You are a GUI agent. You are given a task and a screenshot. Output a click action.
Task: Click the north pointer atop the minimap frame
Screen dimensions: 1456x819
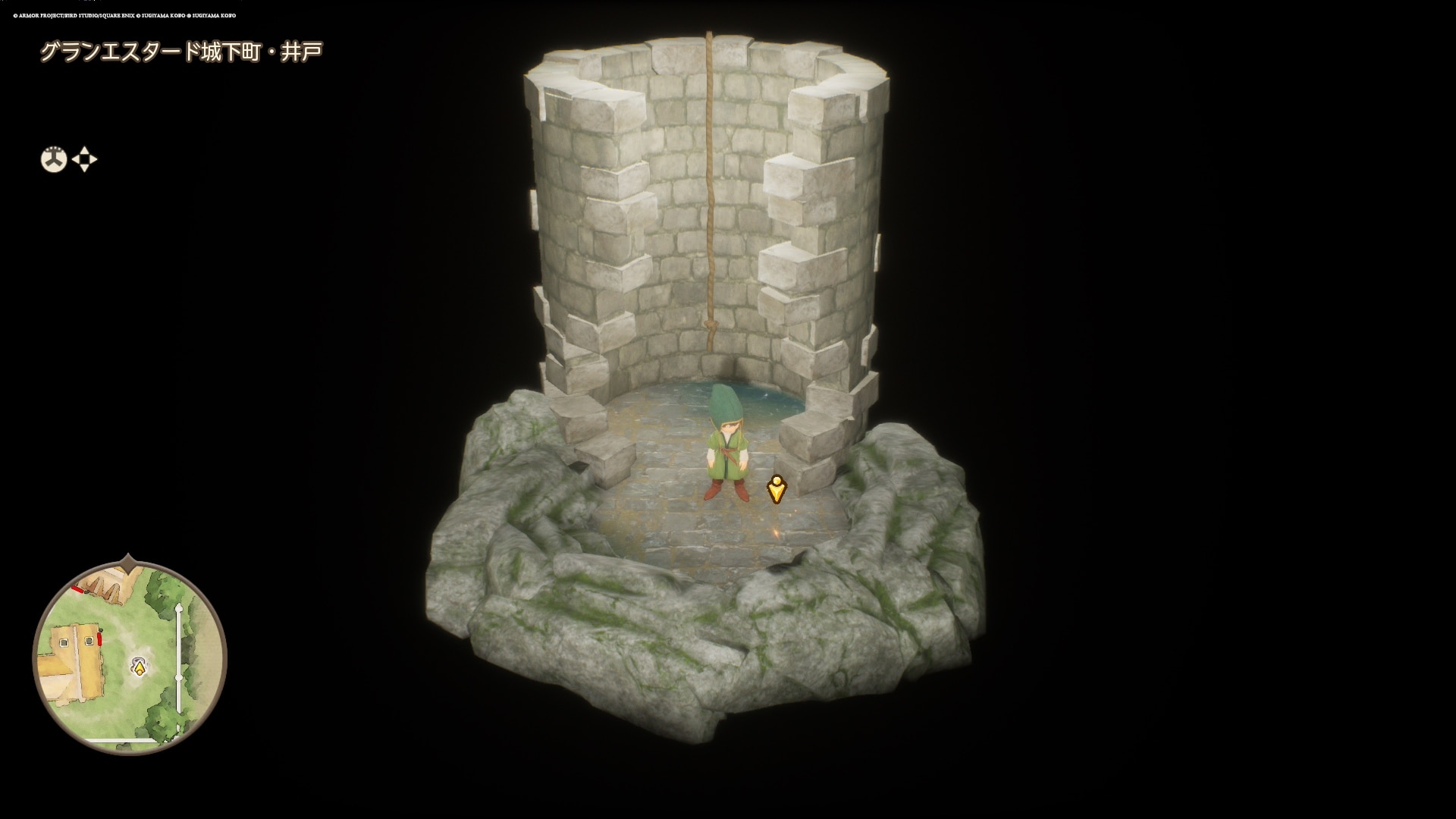pos(129,563)
